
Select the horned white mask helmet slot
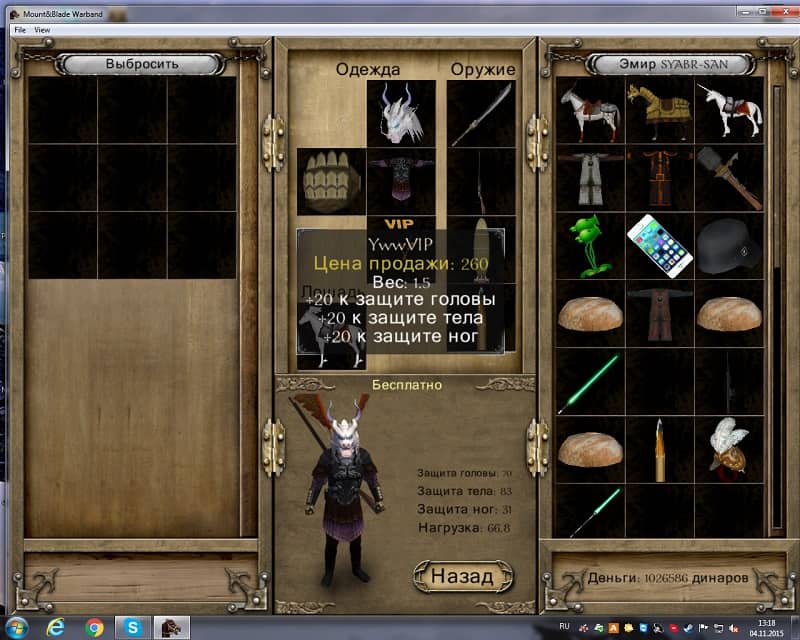pos(401,114)
